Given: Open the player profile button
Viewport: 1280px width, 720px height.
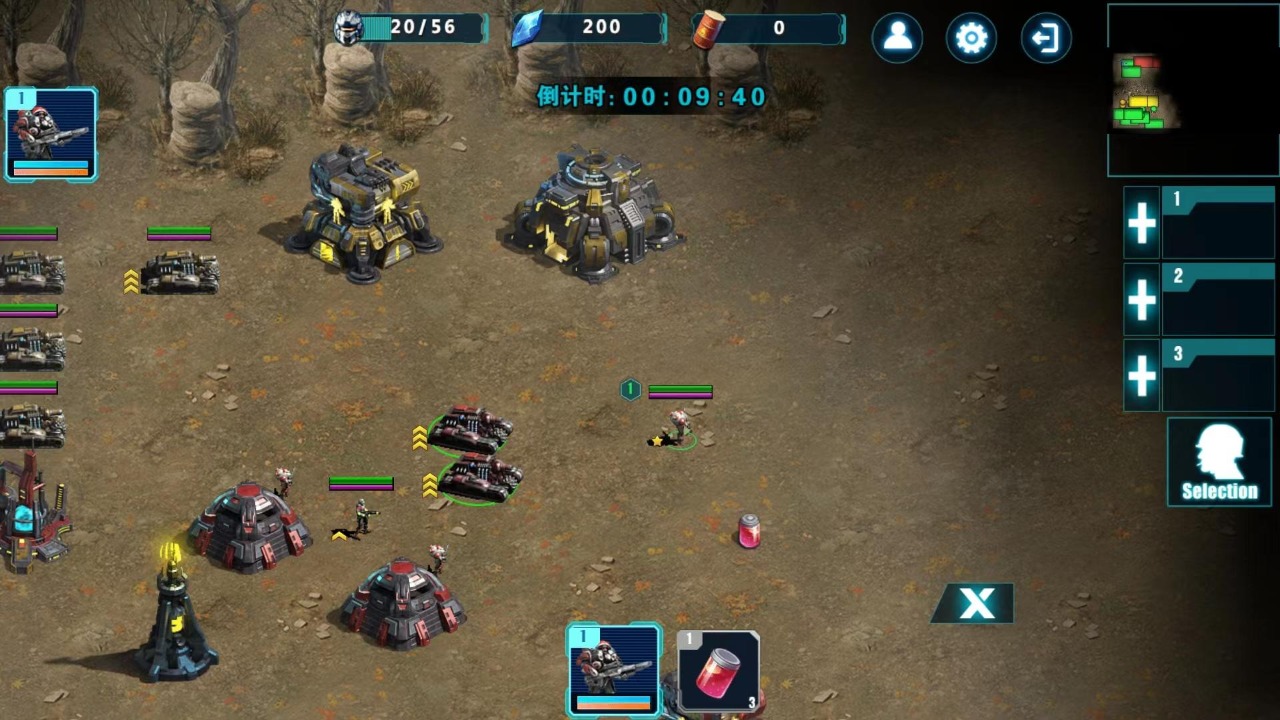Looking at the screenshot, I should click(897, 38).
